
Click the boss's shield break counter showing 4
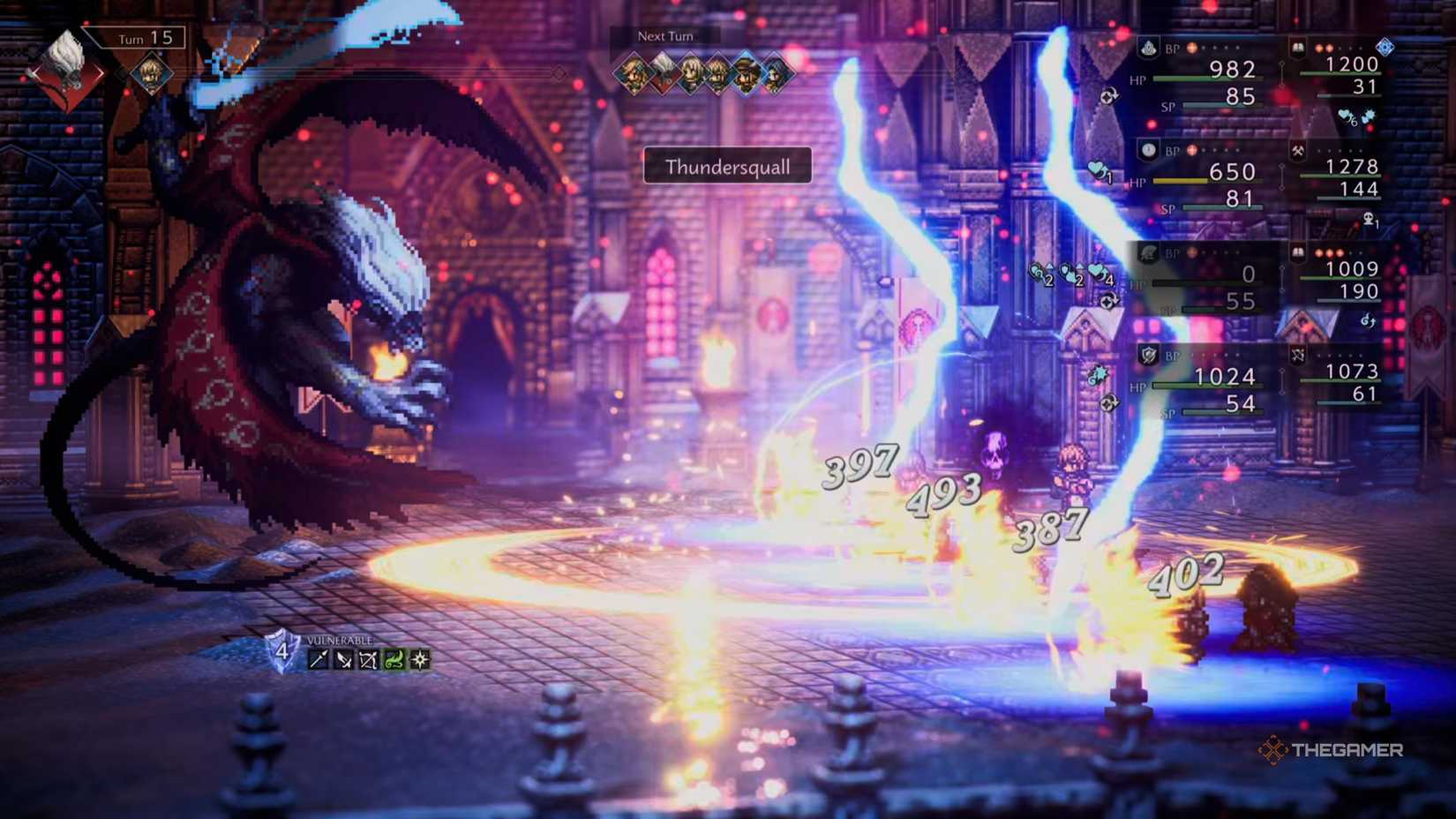coord(282,652)
